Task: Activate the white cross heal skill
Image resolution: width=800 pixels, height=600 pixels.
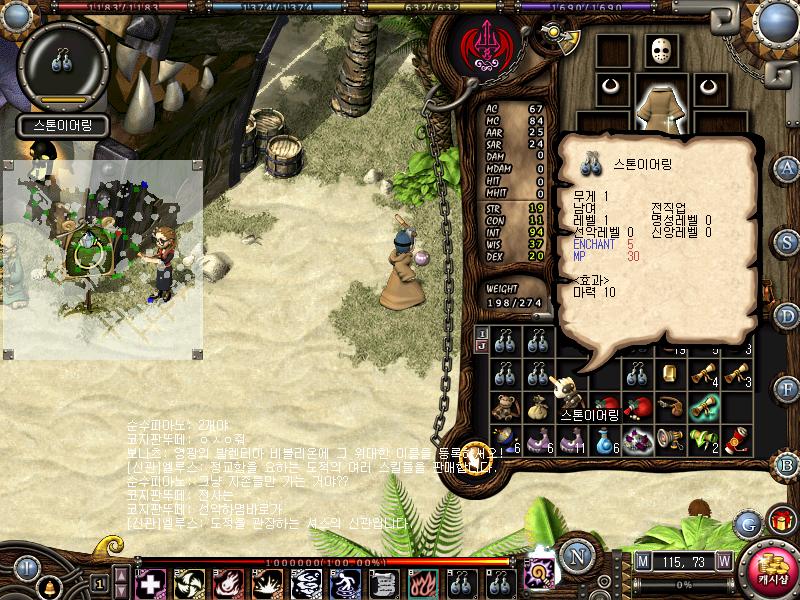Action: [149, 582]
